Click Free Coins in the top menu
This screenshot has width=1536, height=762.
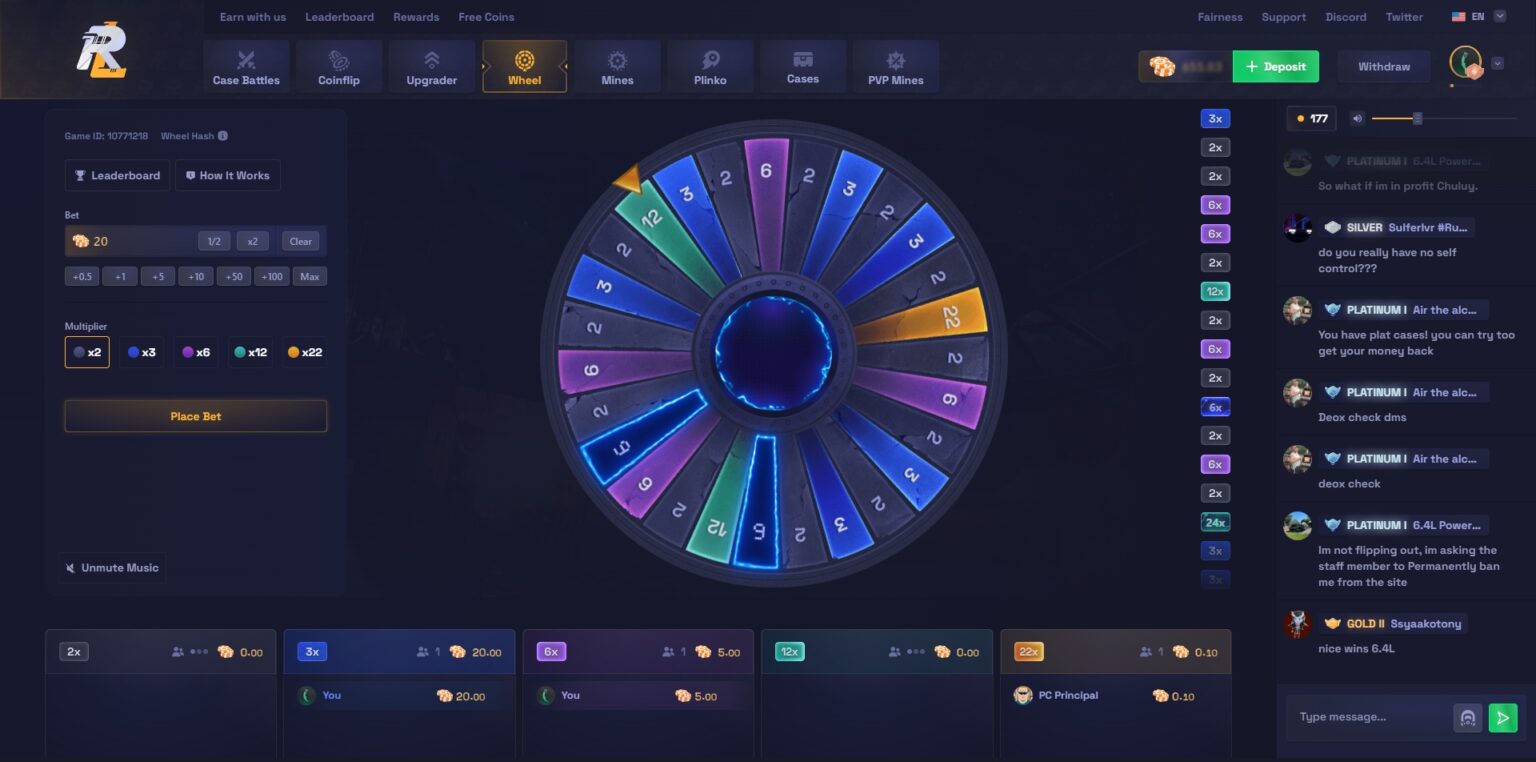tap(486, 16)
